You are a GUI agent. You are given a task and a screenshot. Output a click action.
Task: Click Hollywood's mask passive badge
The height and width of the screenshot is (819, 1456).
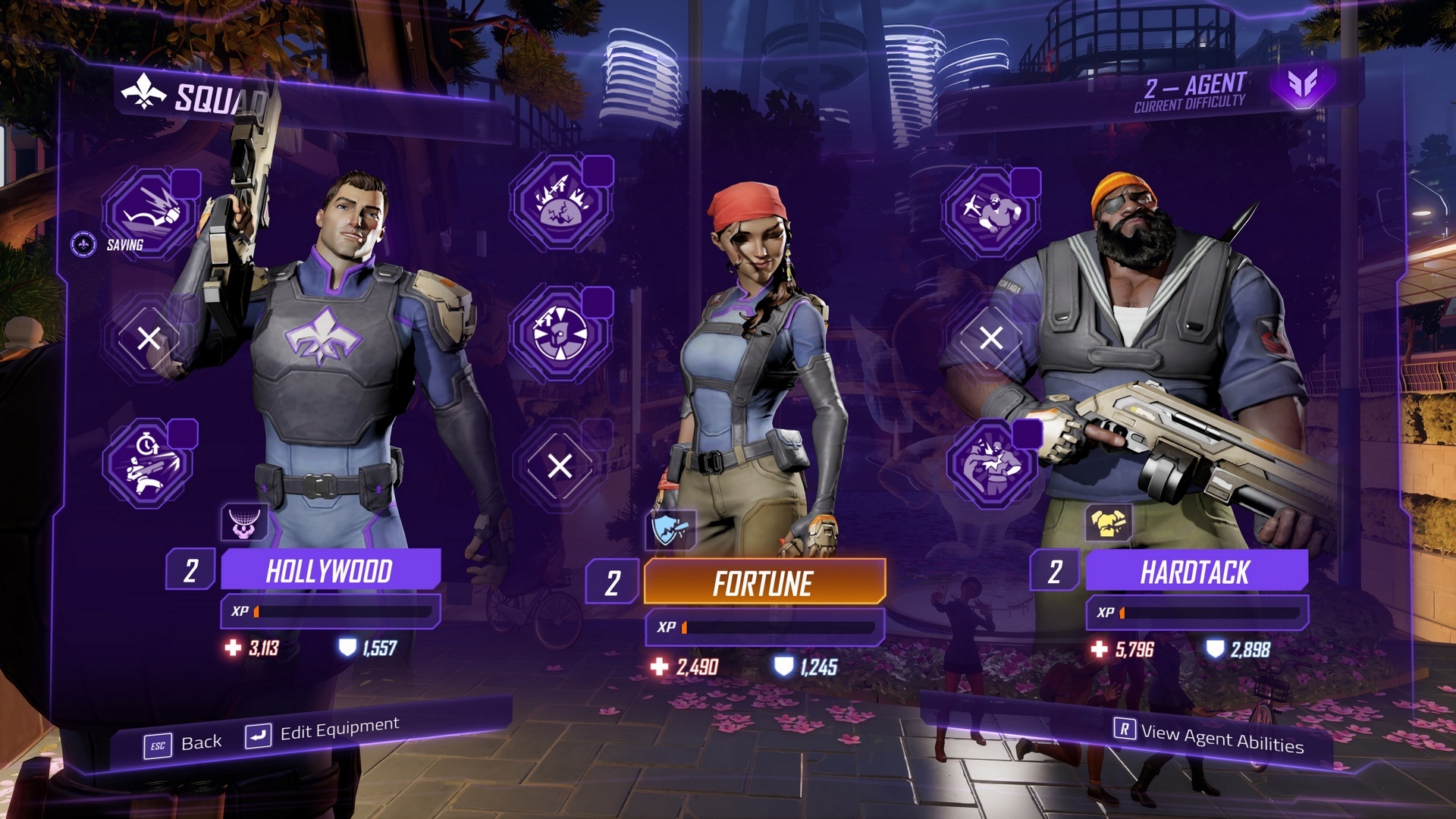[x=244, y=522]
